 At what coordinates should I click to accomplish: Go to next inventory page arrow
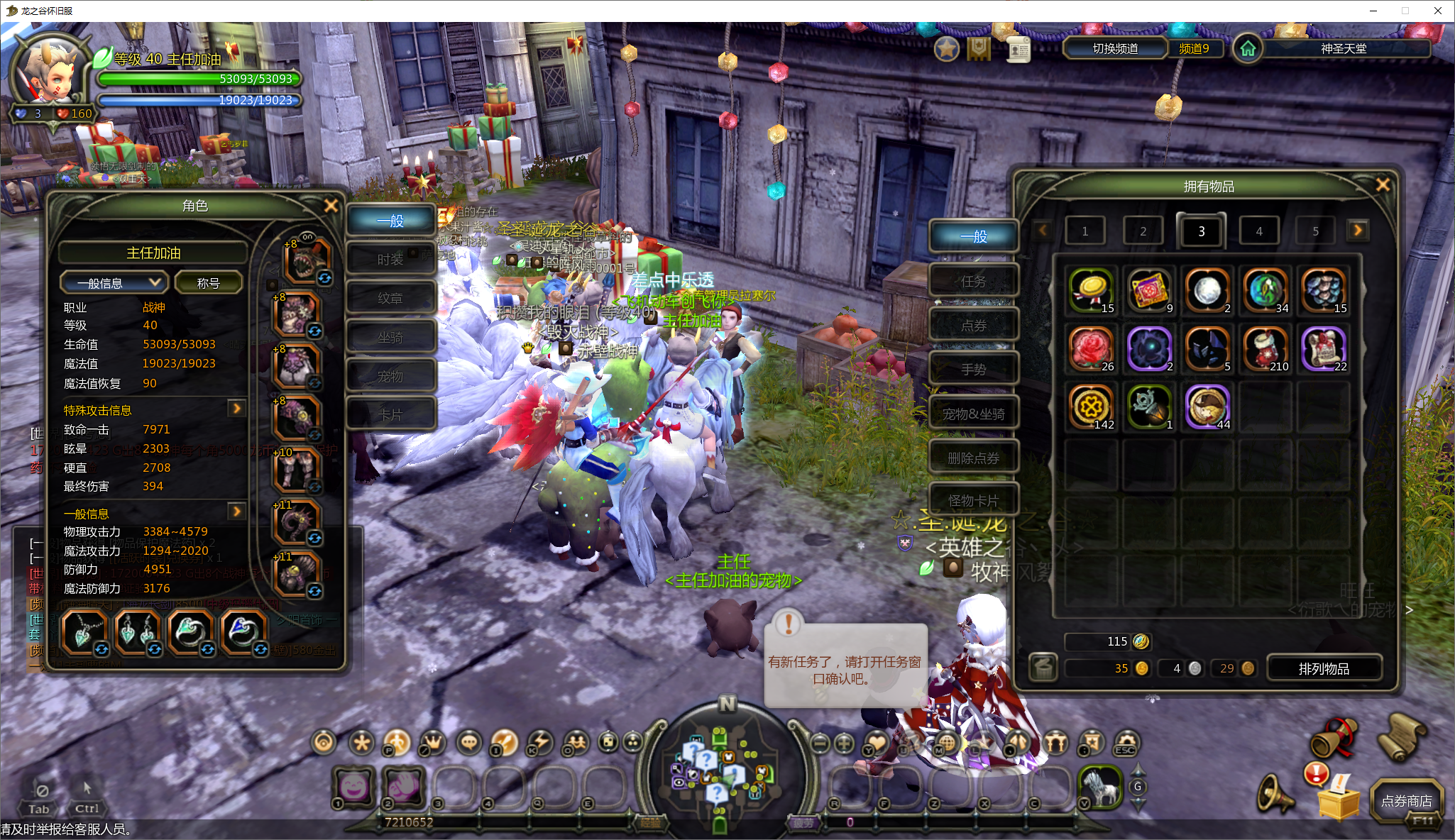1358,231
